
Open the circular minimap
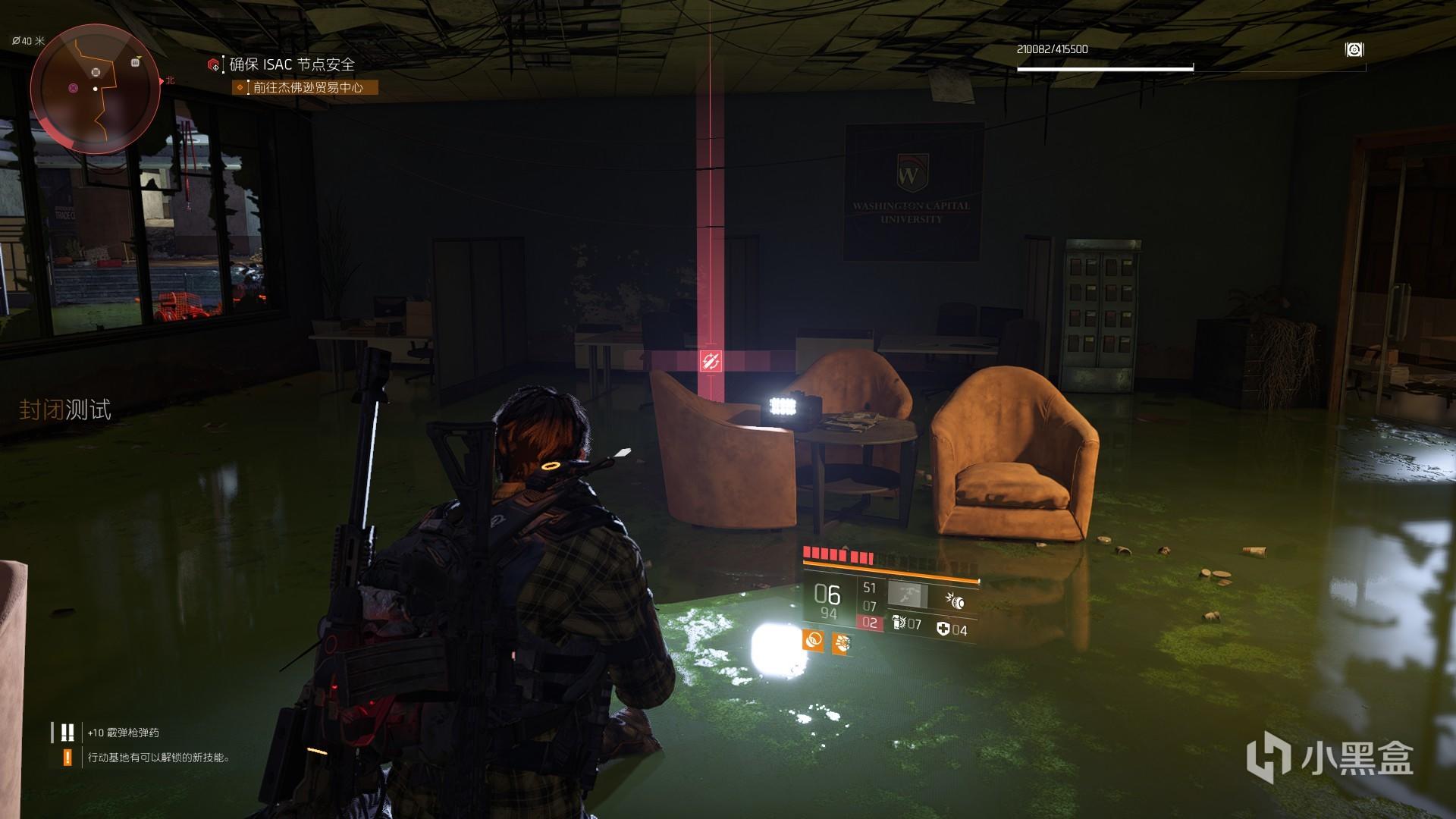coord(96,89)
